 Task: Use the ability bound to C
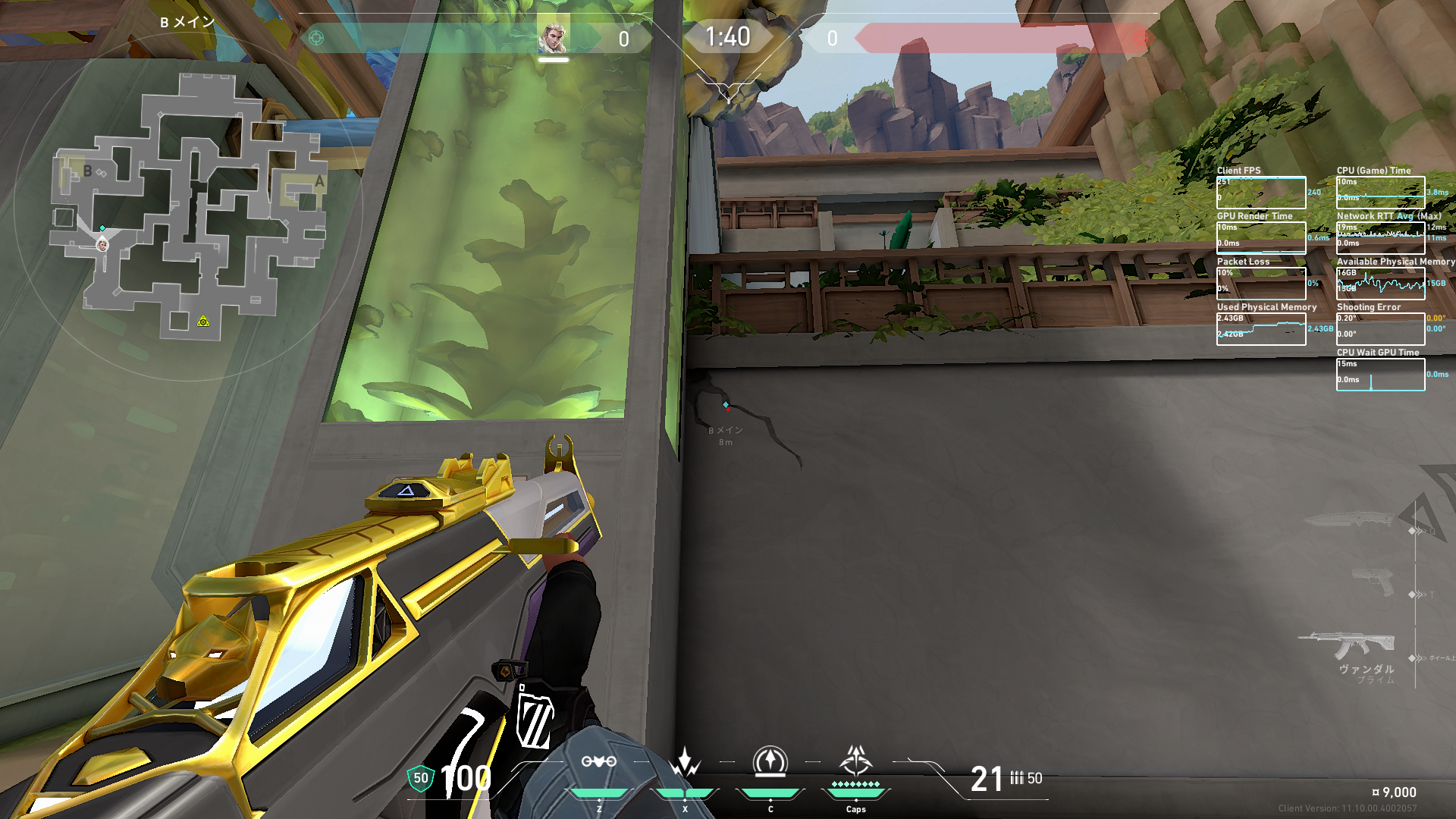point(770,763)
